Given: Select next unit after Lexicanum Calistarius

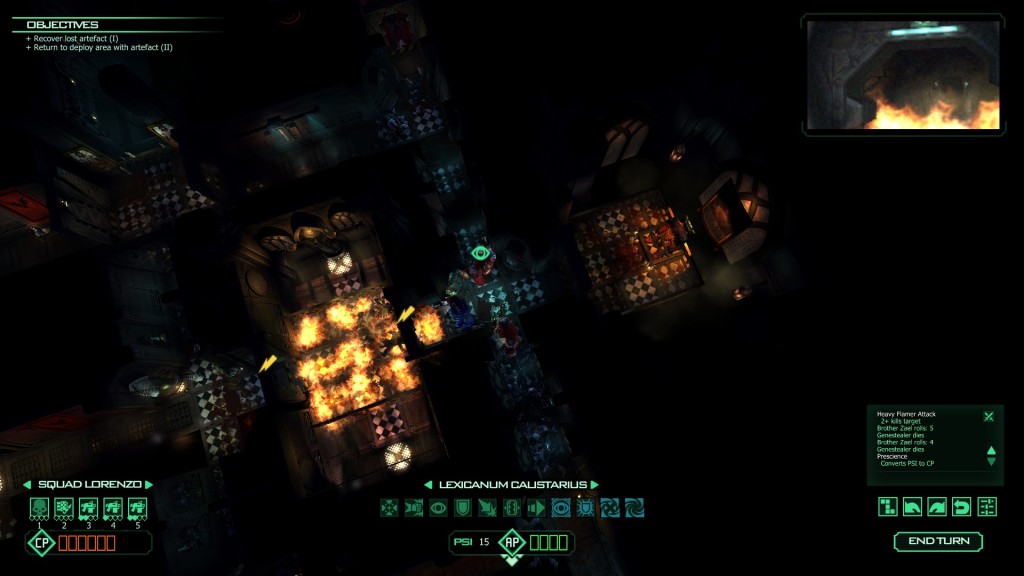Looking at the screenshot, I should pyautogui.click(x=594, y=485).
